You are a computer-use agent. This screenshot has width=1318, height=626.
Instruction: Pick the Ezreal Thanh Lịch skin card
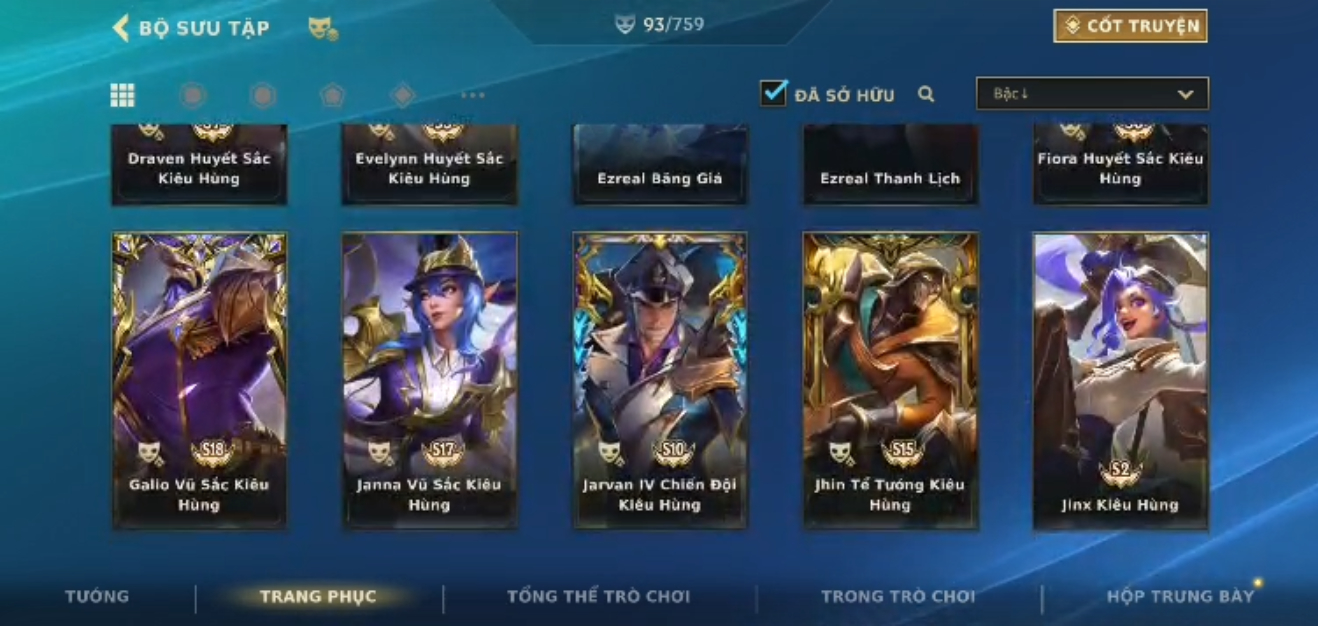click(890, 165)
